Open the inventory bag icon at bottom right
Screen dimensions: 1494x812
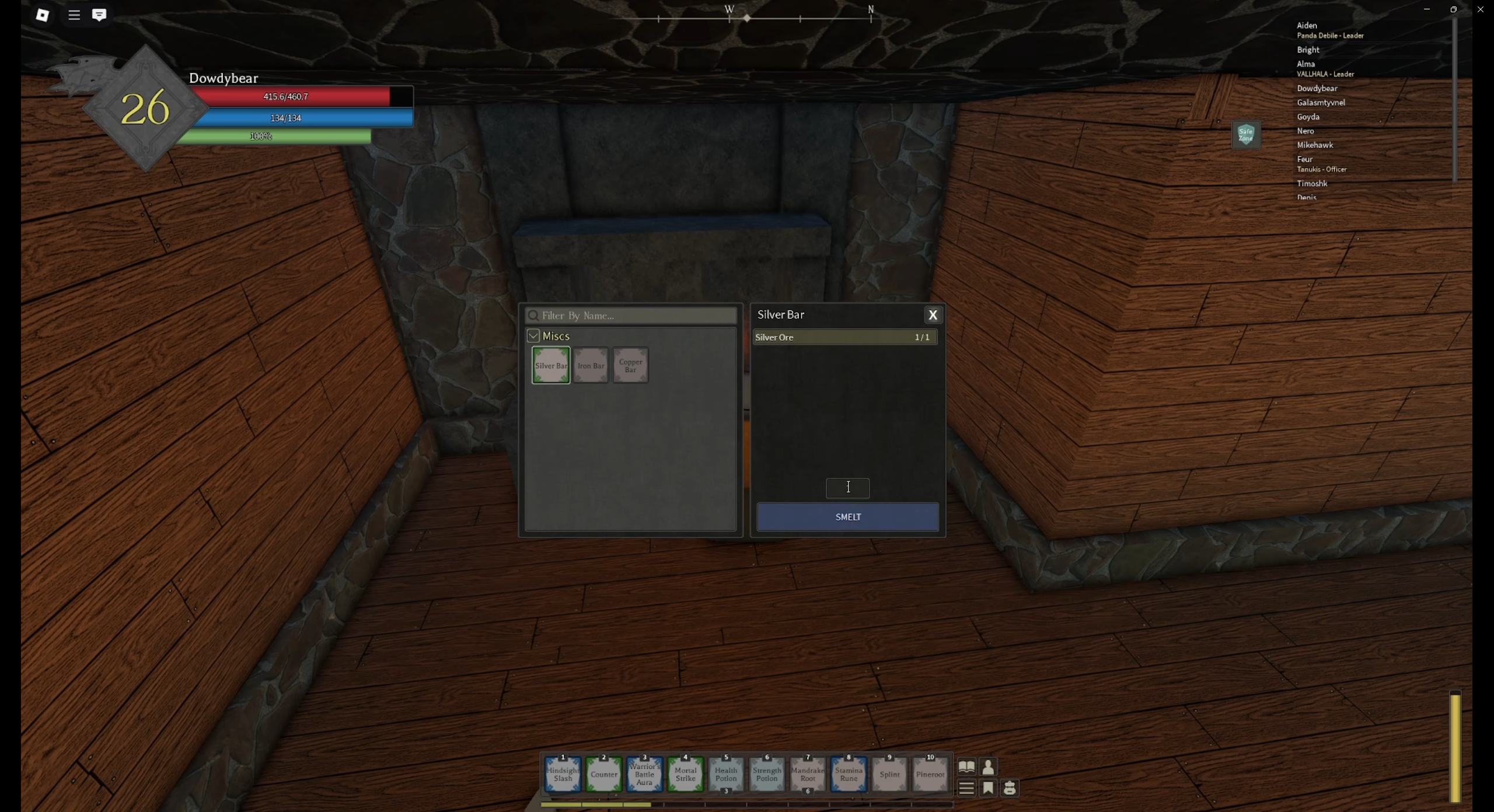(x=1011, y=788)
